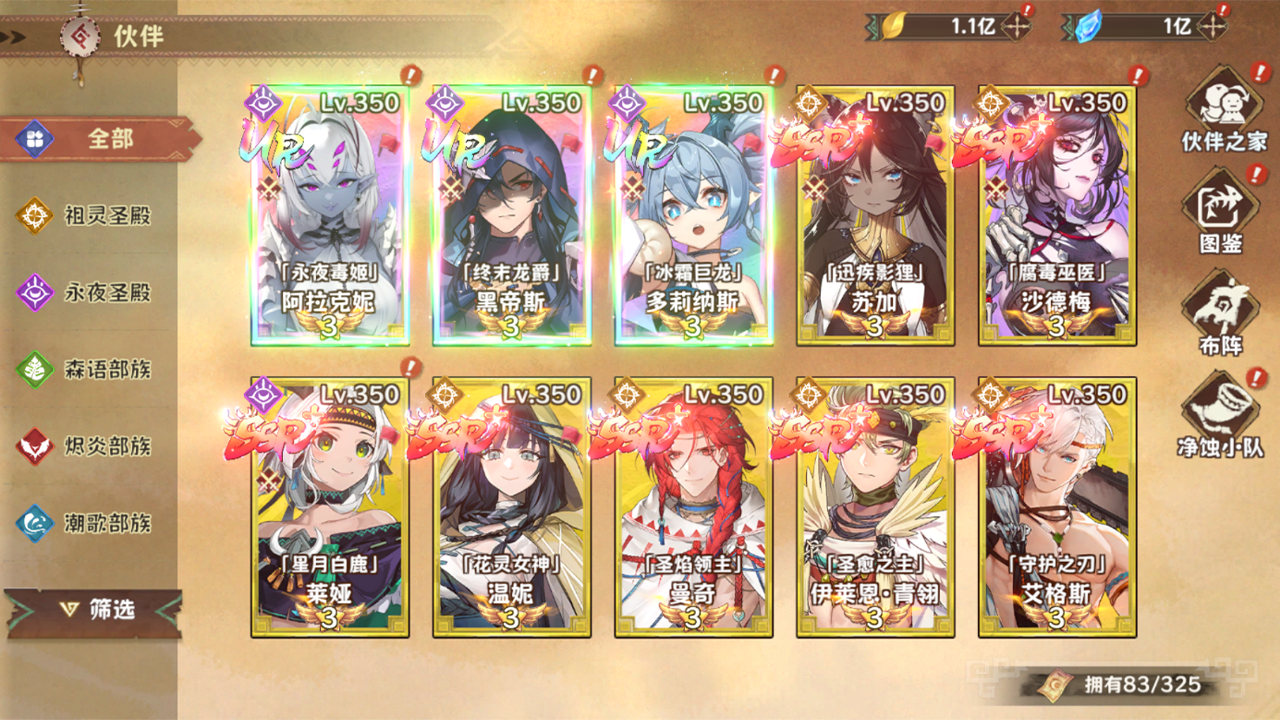Viewport: 1280px width, 720px height.
Task: Open the 曼奇 companion card
Action: 693,507
